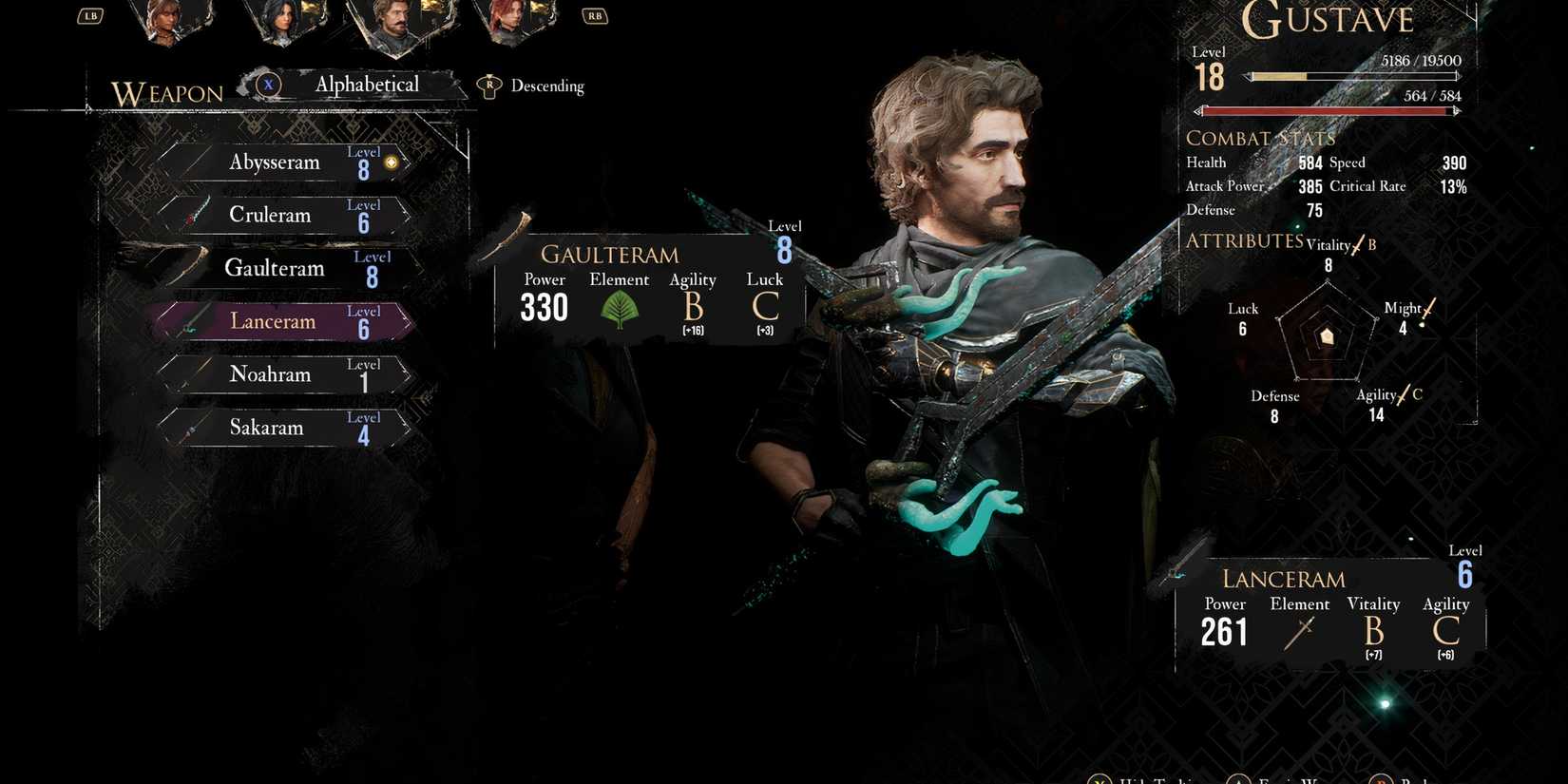Select the Abysseram weapon sword icon

tap(196, 162)
